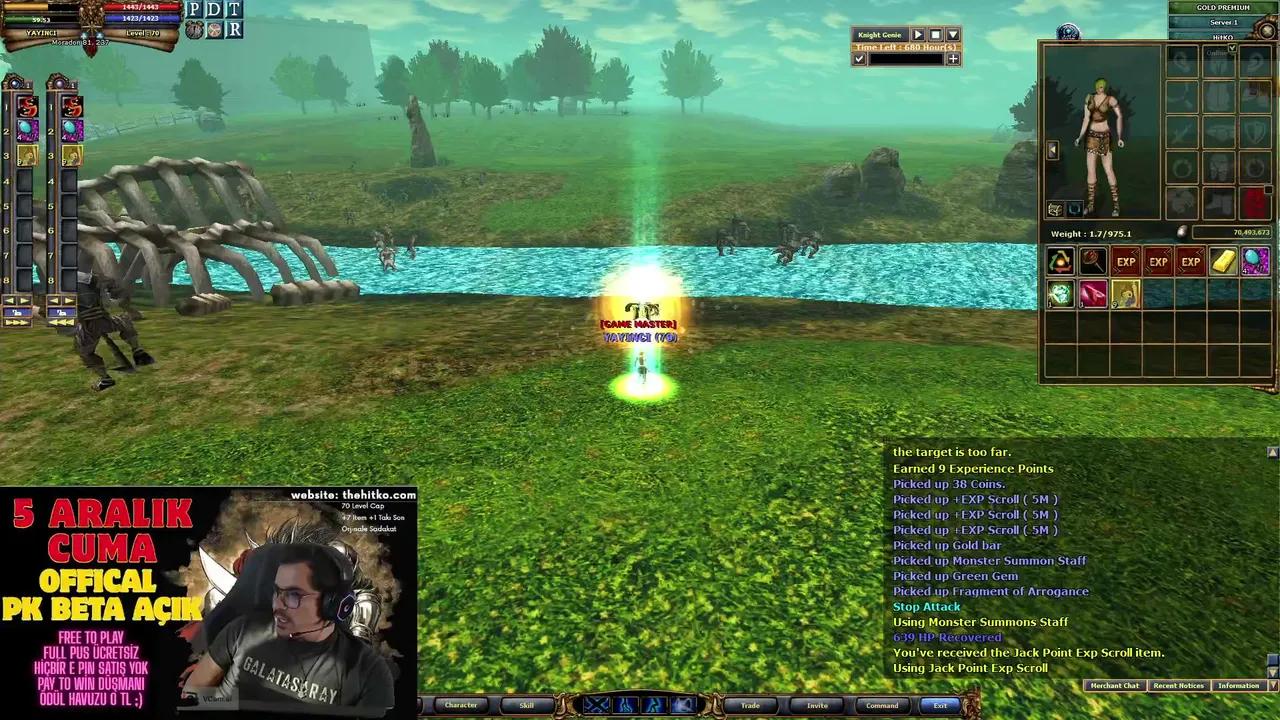Click the first +EXP Scroll inventory slot
Viewport: 1280px width, 720px height.
(1126, 261)
